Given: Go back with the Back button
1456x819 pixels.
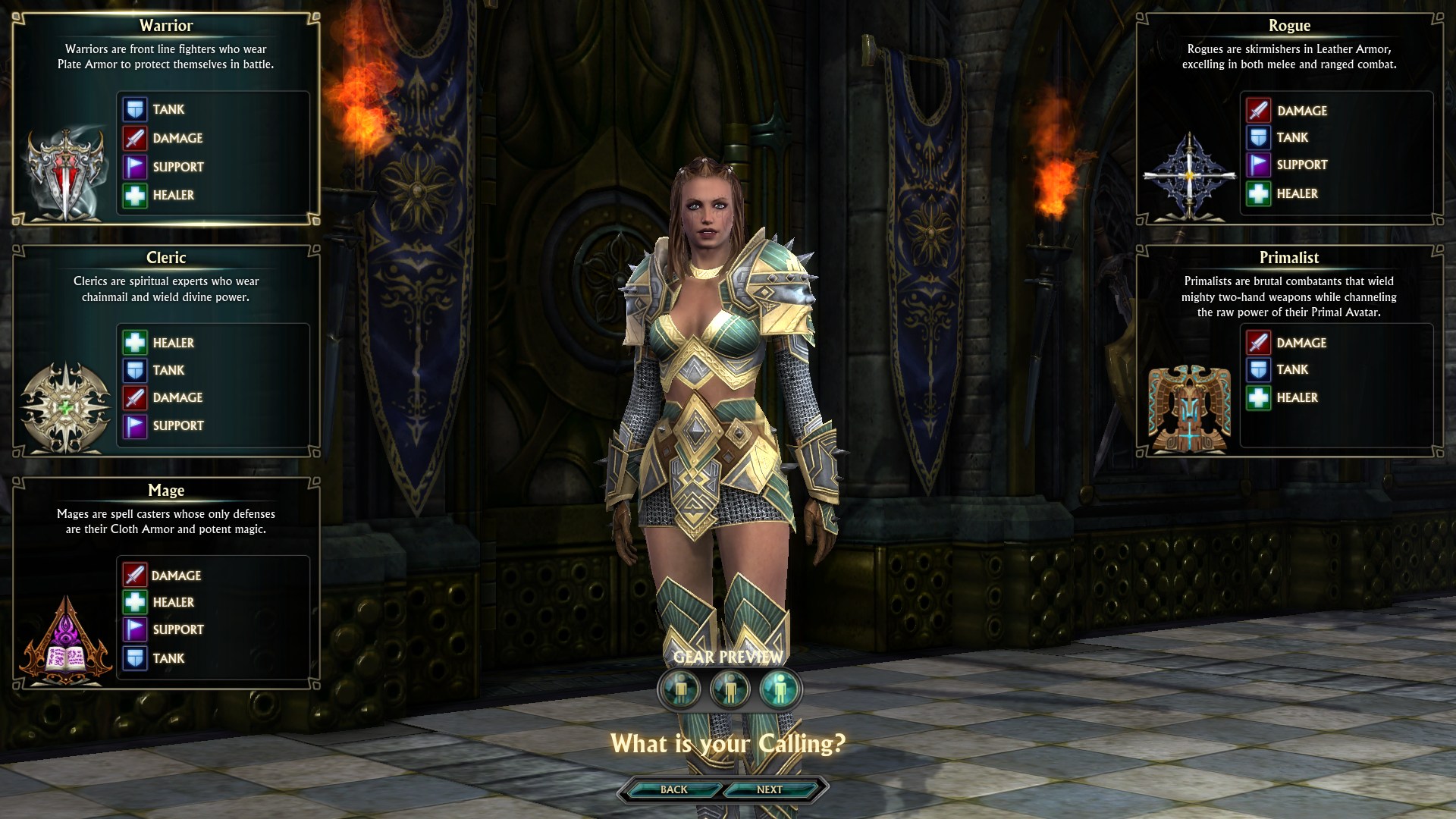Looking at the screenshot, I should (673, 789).
